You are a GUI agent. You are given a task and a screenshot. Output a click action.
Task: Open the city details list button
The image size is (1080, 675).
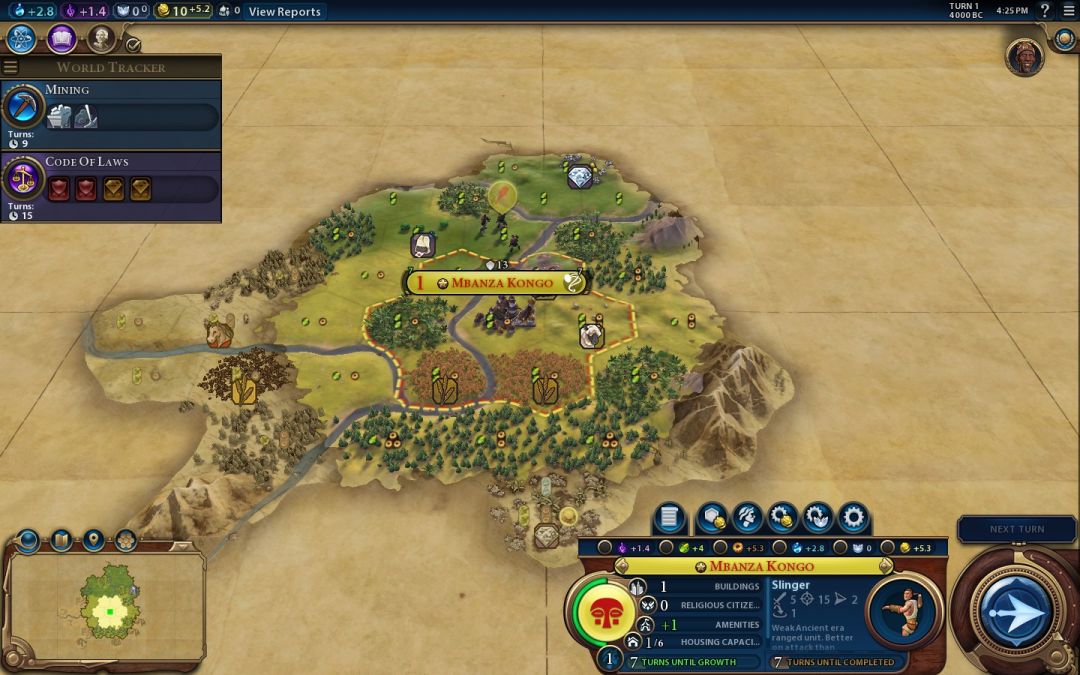click(670, 518)
